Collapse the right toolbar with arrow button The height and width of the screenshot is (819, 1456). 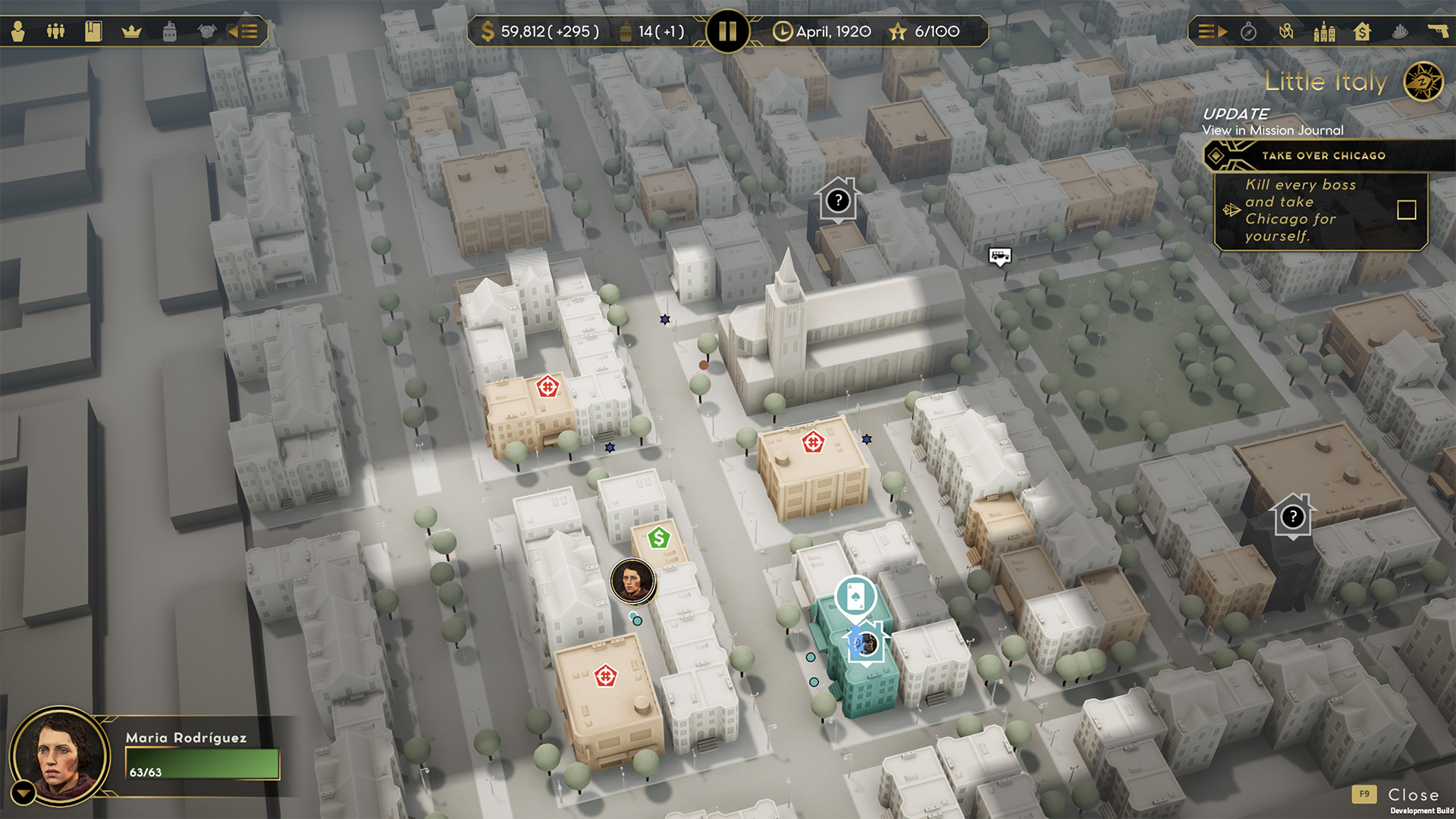click(1211, 31)
